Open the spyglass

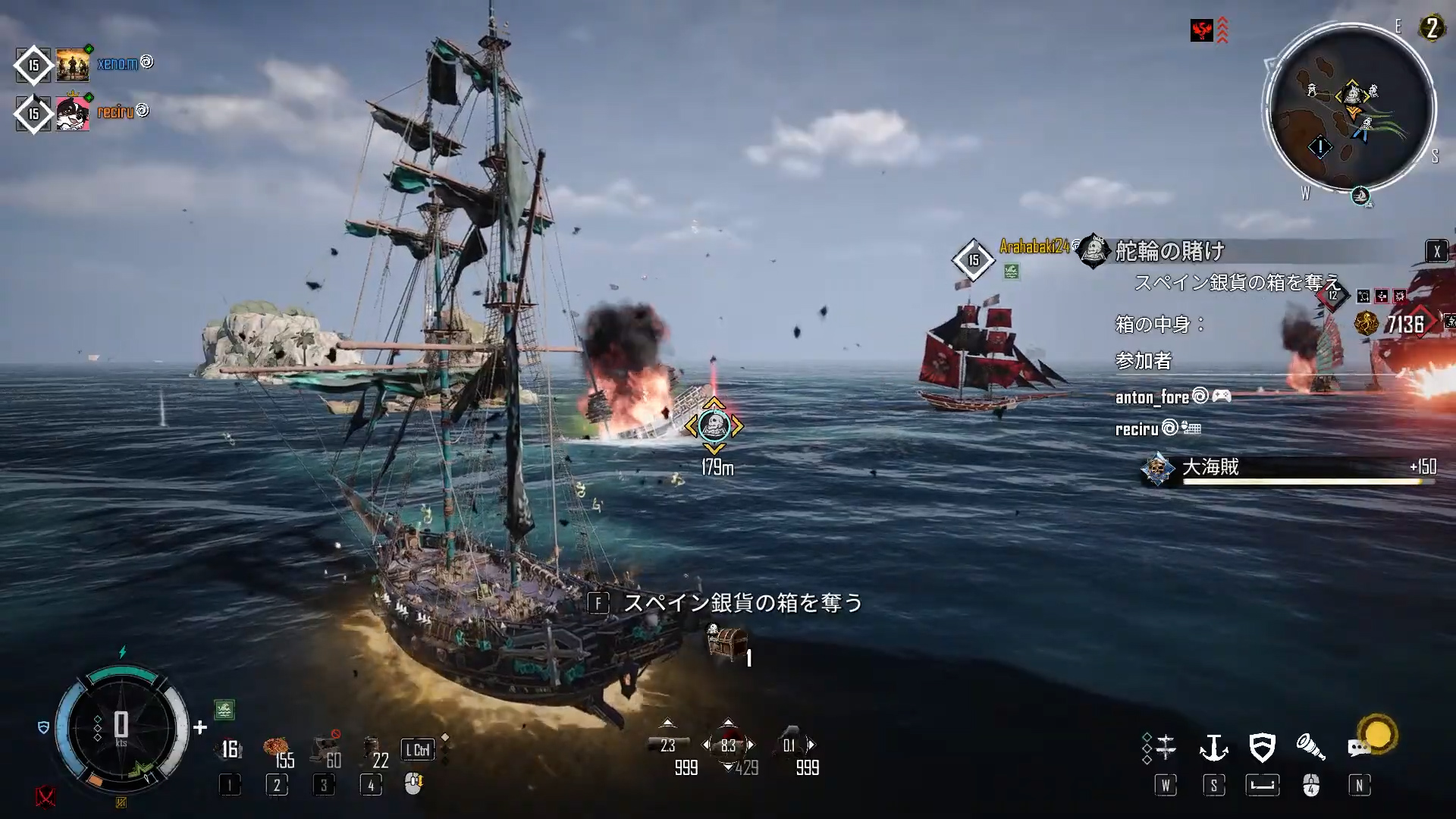(x=1310, y=748)
